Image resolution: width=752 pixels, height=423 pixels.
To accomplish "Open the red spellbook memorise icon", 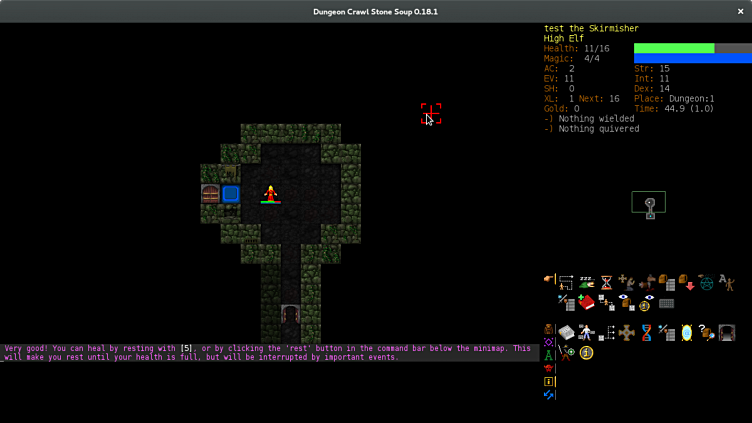I will (586, 302).
